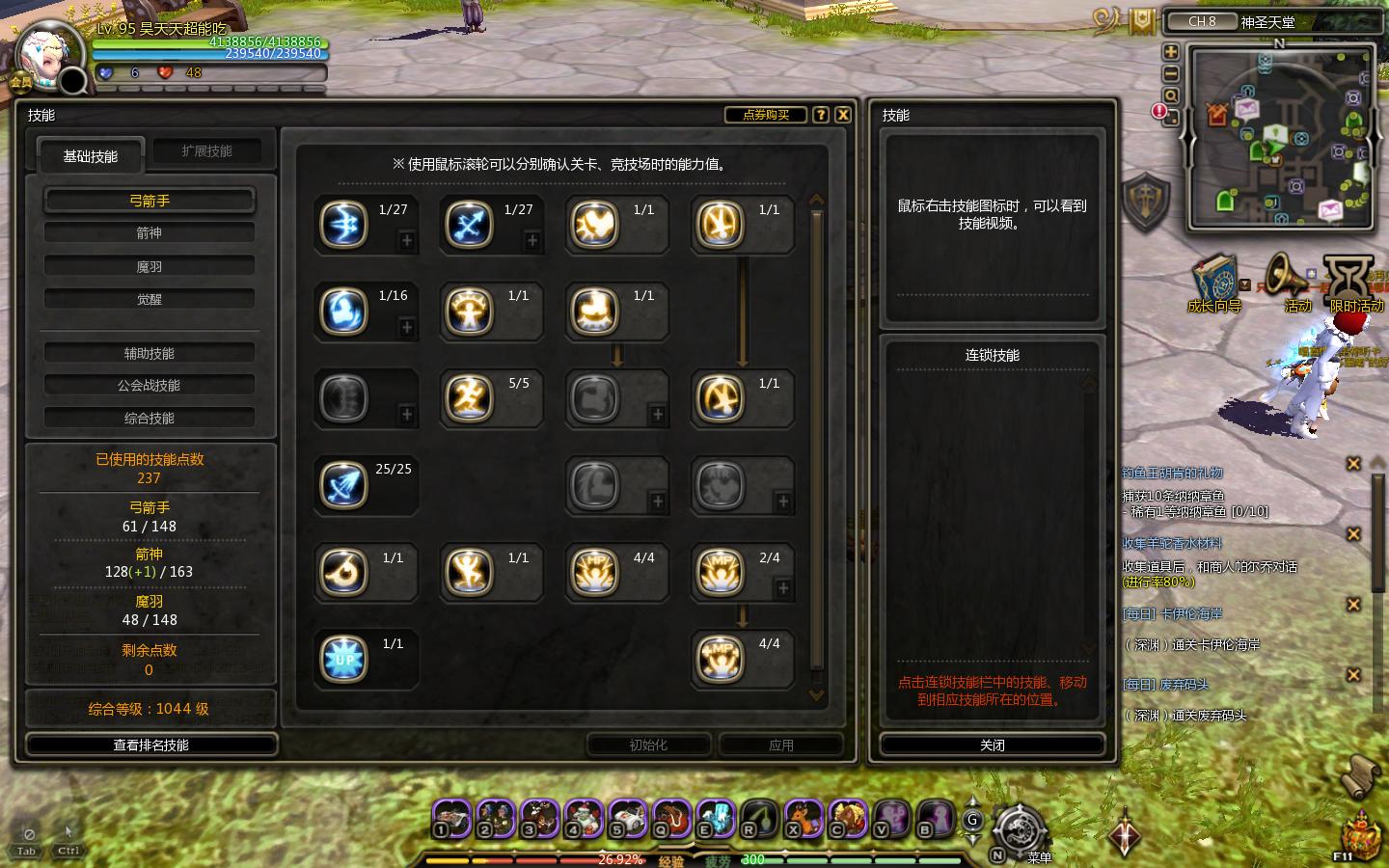Show the 辅助技能 list

150,353
